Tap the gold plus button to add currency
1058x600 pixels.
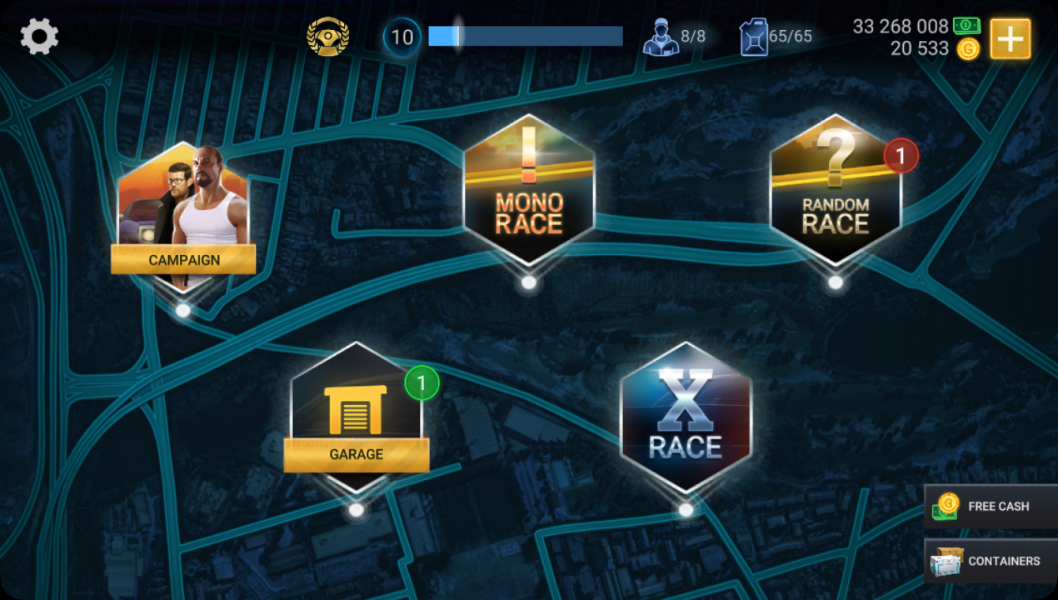(1010, 39)
